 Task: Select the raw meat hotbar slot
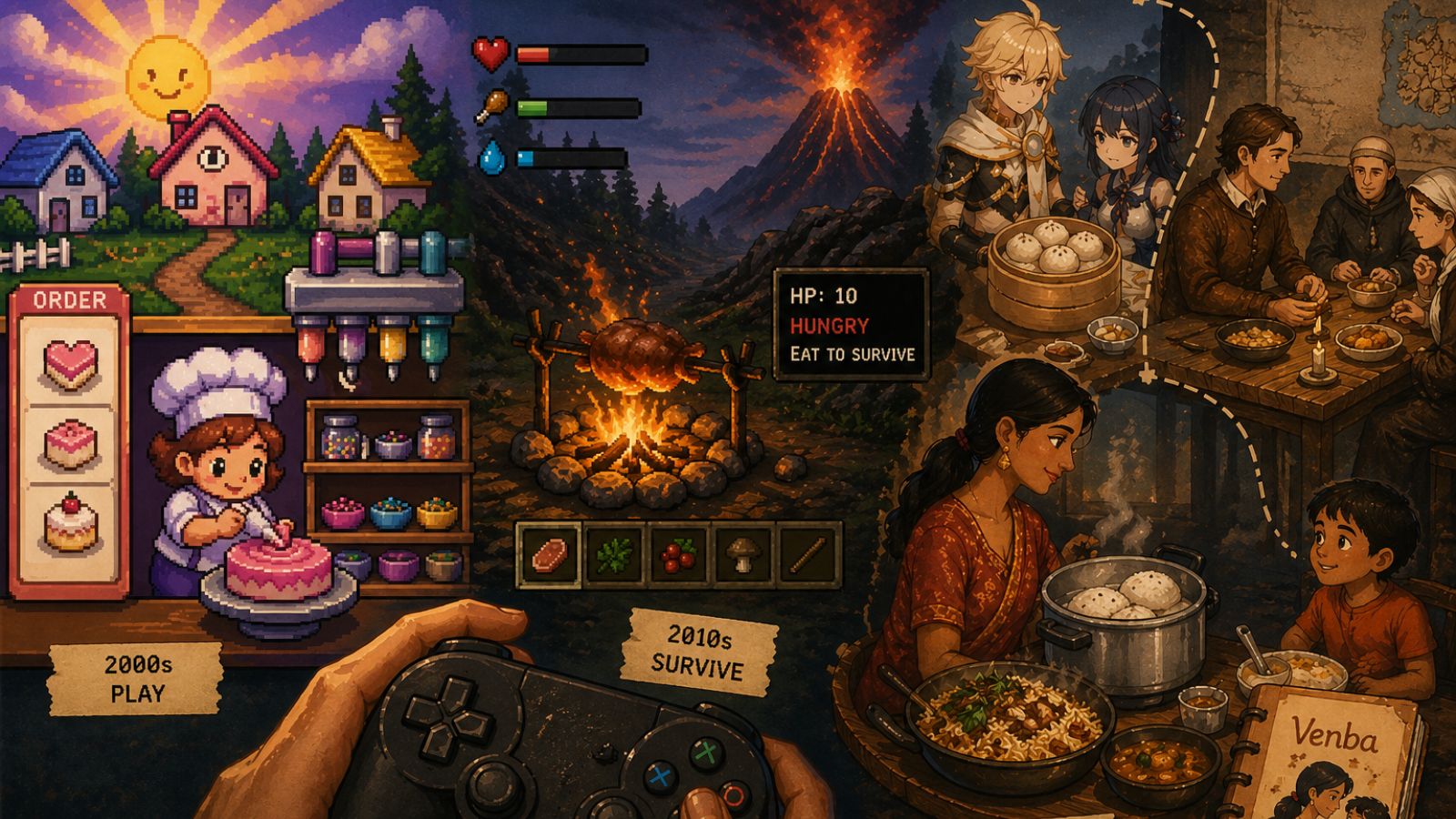tap(549, 552)
